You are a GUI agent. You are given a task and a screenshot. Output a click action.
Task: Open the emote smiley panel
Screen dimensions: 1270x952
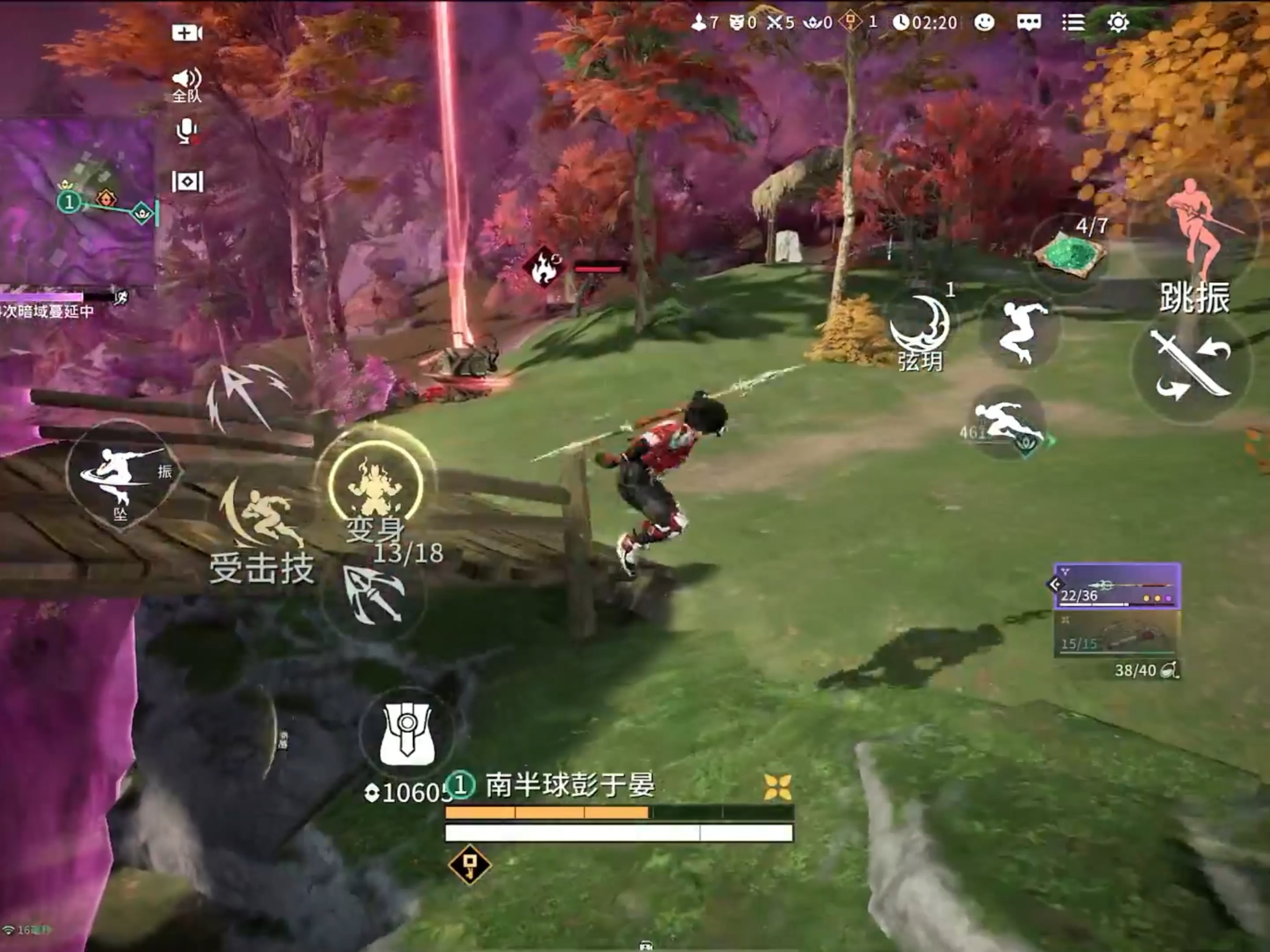[983, 23]
